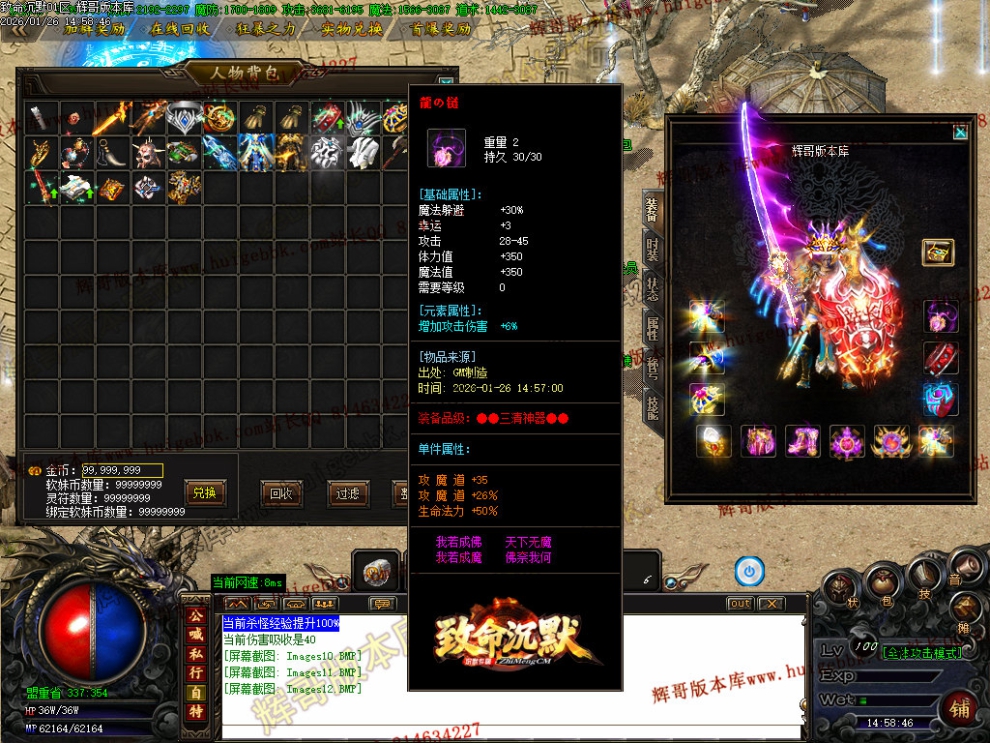Click the 回收 recycle button
The width and height of the screenshot is (990, 743).
pyautogui.click(x=281, y=492)
